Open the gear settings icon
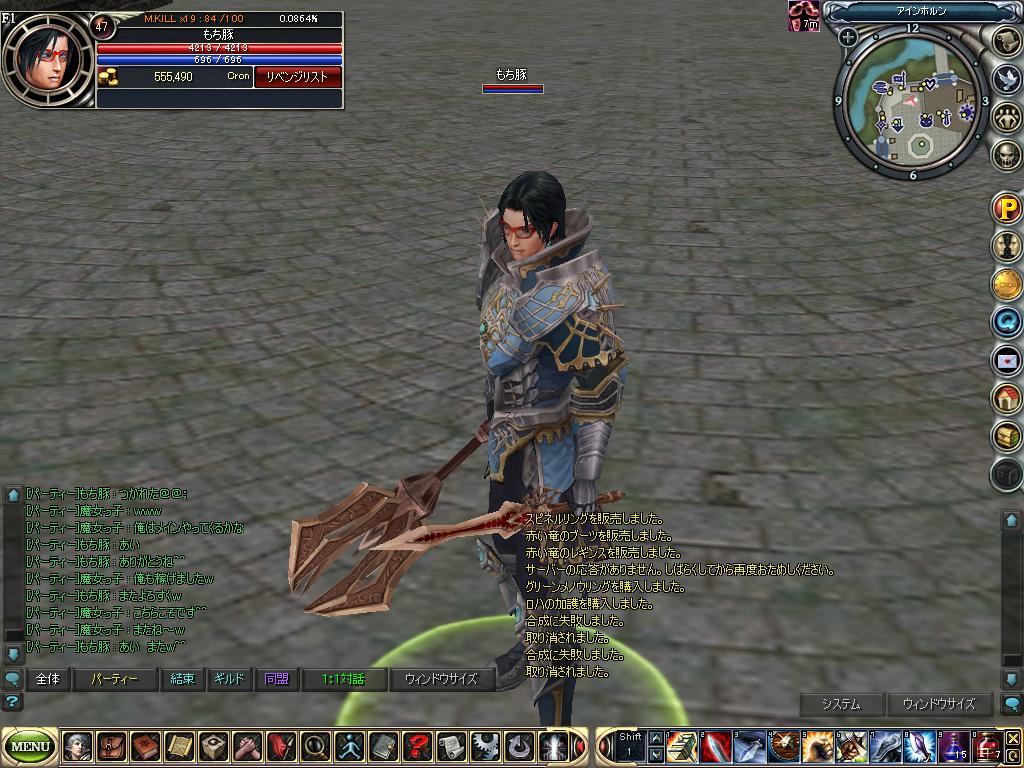Viewport: 1024px width, 768px height. point(485,746)
